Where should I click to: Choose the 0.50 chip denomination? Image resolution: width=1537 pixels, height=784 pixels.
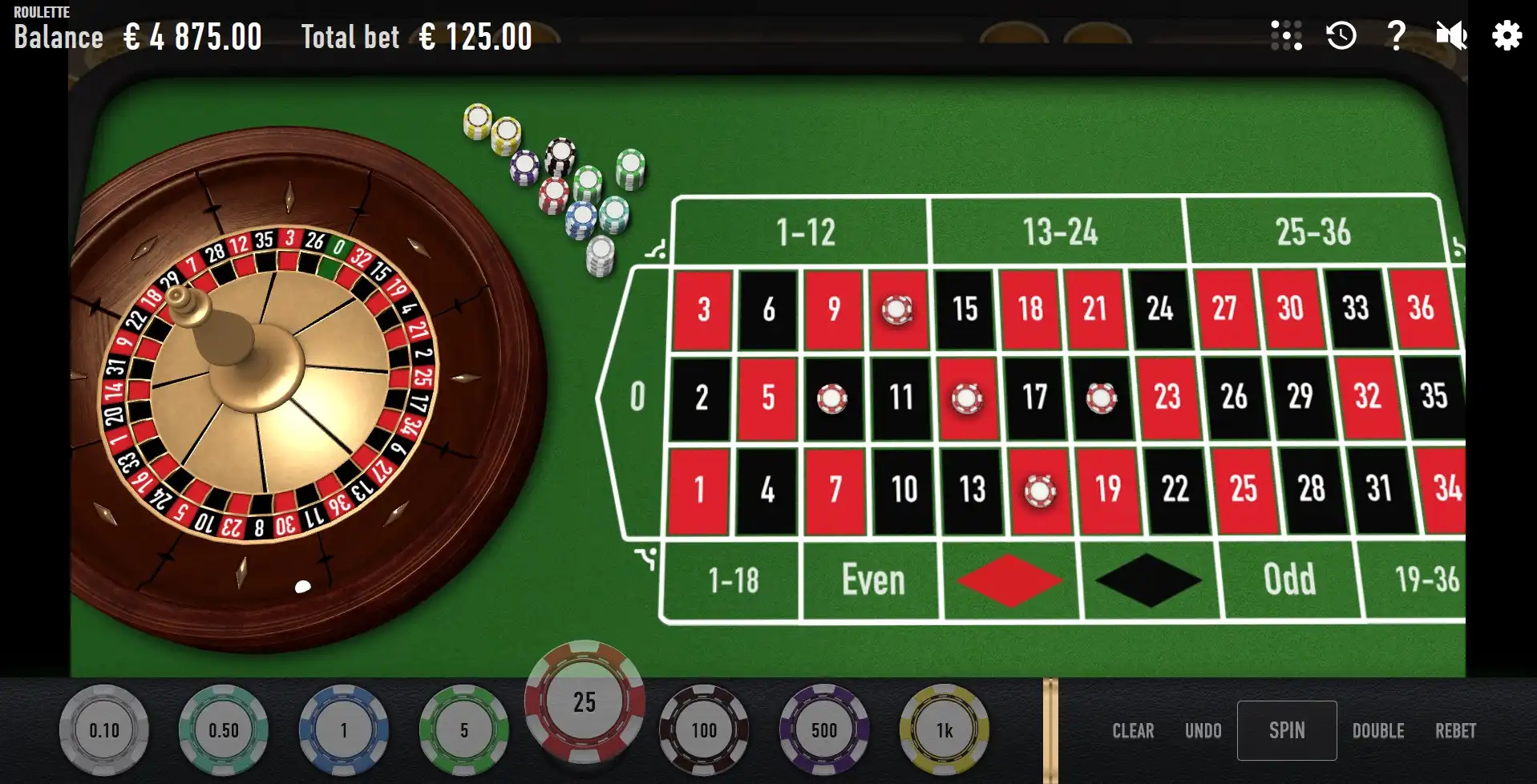[x=224, y=730]
